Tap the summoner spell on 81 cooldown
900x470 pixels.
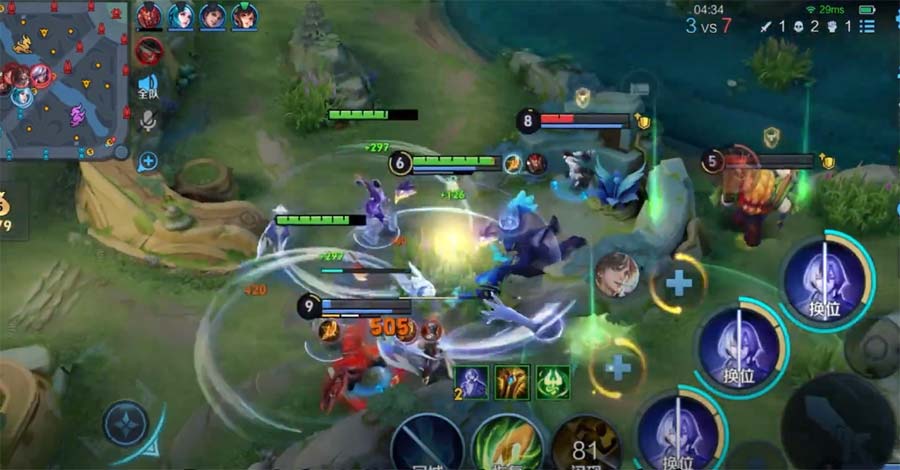point(587,445)
